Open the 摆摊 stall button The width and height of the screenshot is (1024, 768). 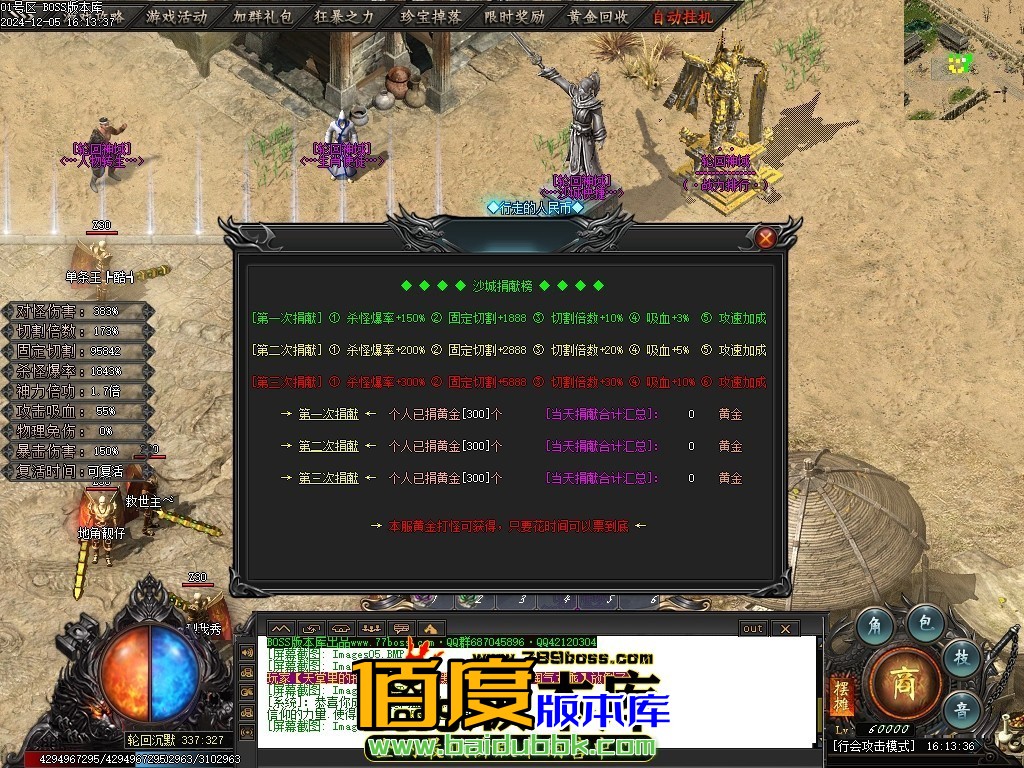point(840,696)
